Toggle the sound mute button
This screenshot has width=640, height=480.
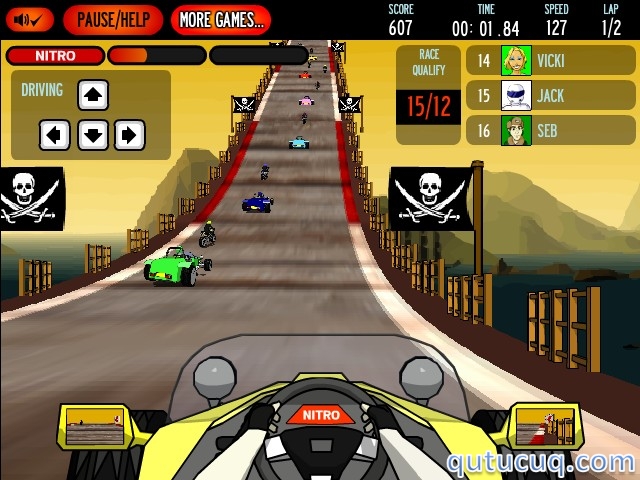coord(29,19)
